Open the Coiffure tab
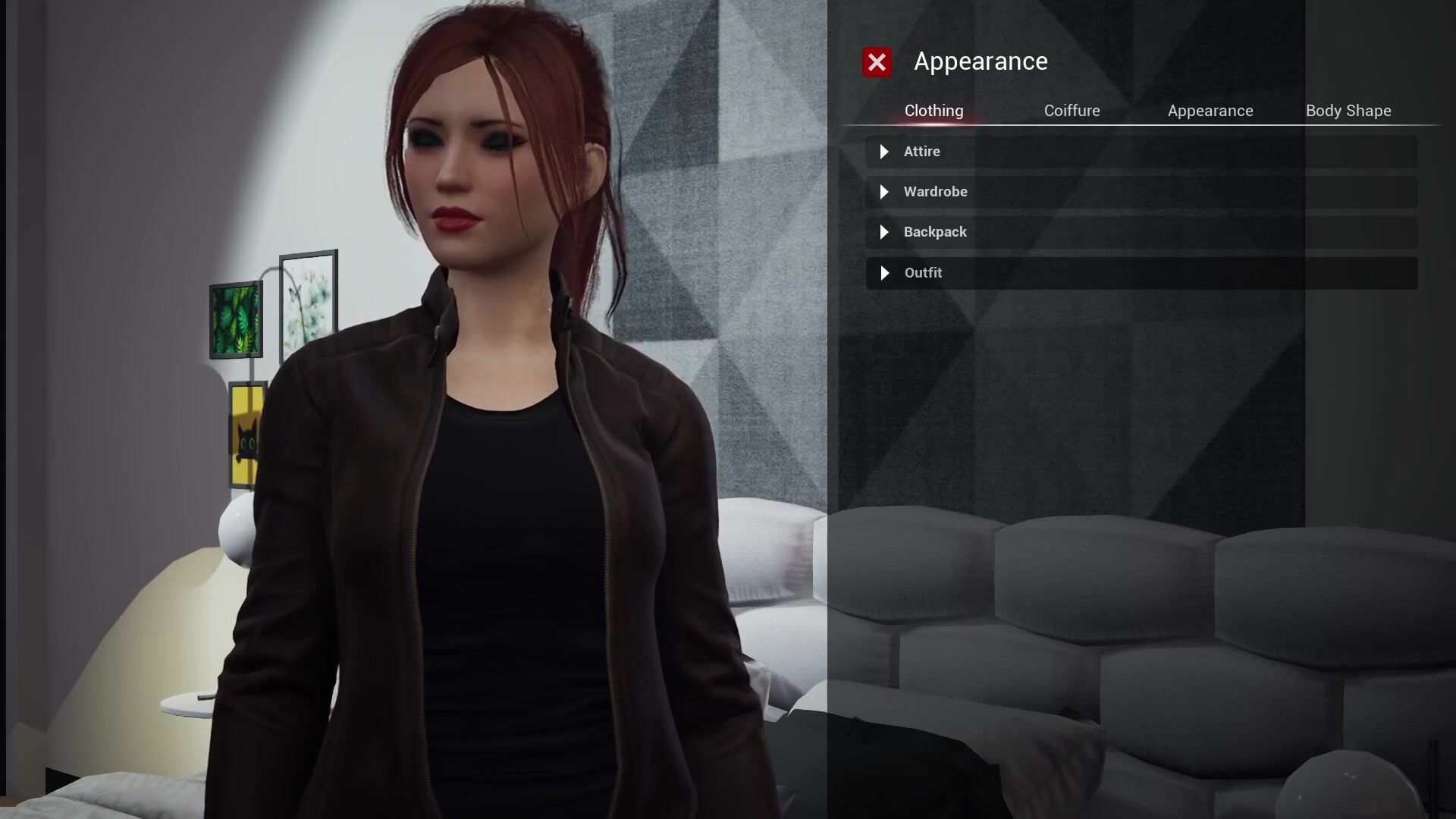This screenshot has width=1456, height=819. click(1072, 111)
